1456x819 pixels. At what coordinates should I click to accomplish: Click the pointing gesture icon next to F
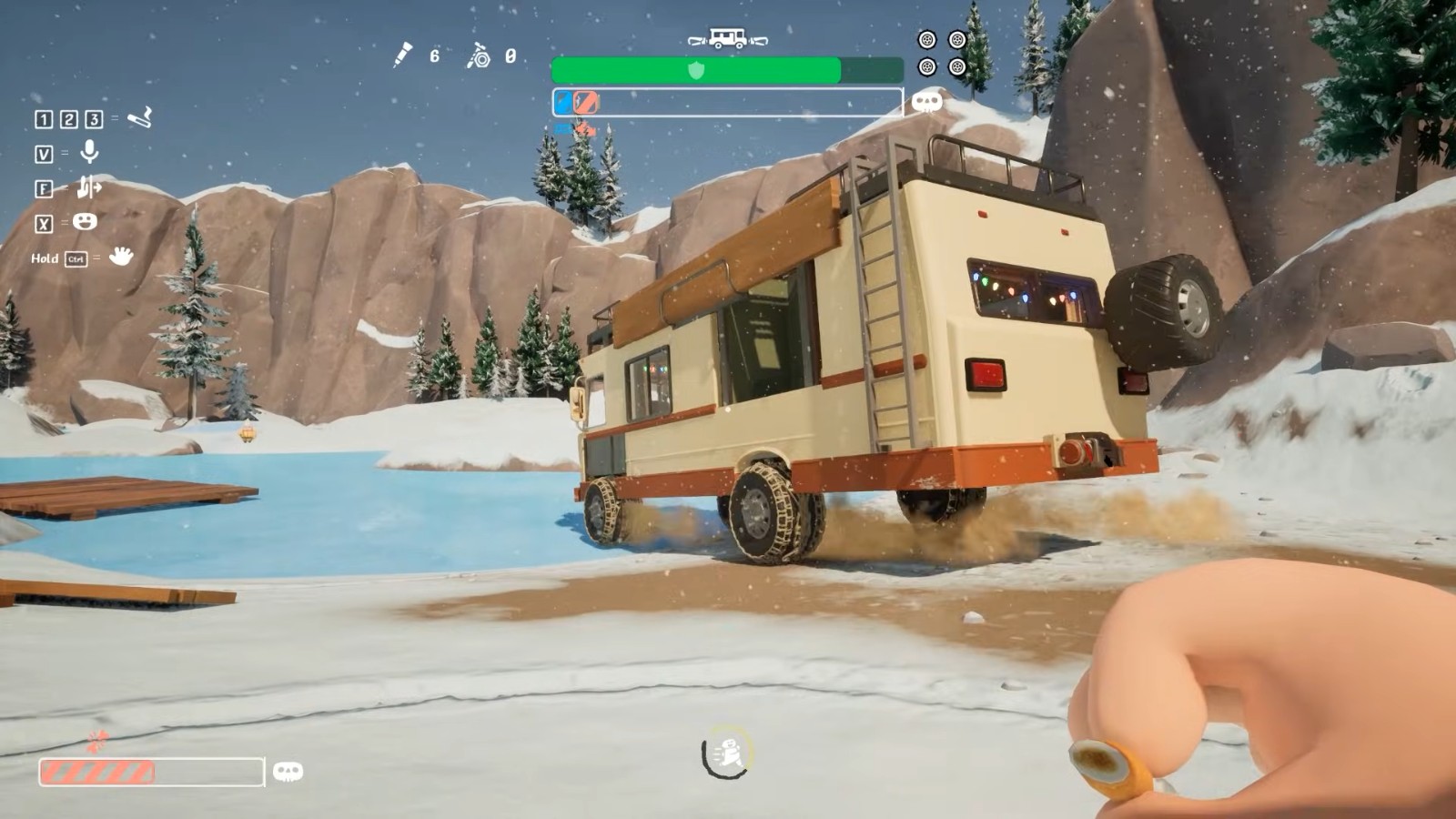[x=91, y=187]
